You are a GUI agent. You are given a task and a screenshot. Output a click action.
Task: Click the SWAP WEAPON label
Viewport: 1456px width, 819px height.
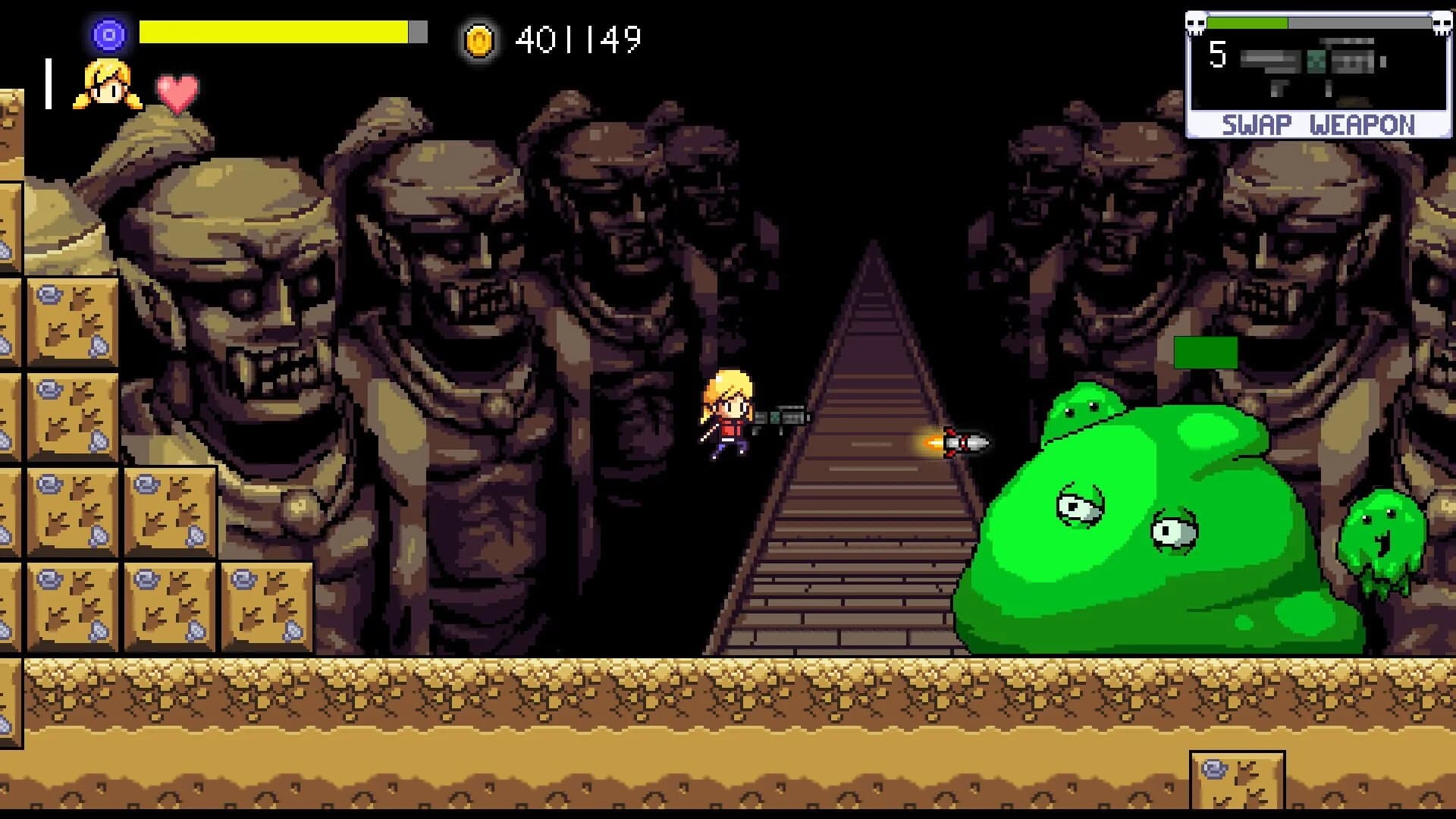pos(1319,123)
